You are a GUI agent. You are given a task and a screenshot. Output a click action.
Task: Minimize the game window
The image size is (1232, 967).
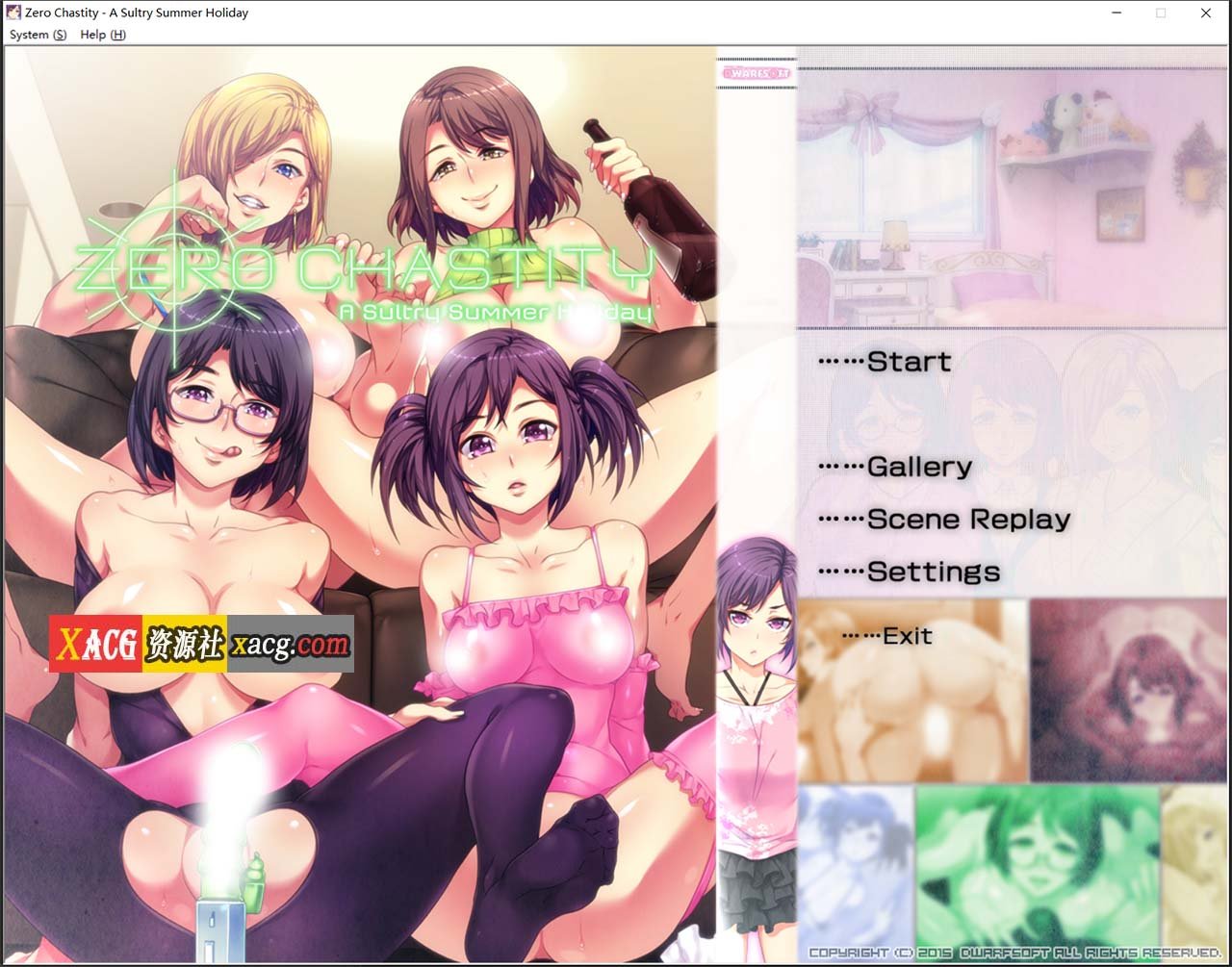[x=1116, y=13]
